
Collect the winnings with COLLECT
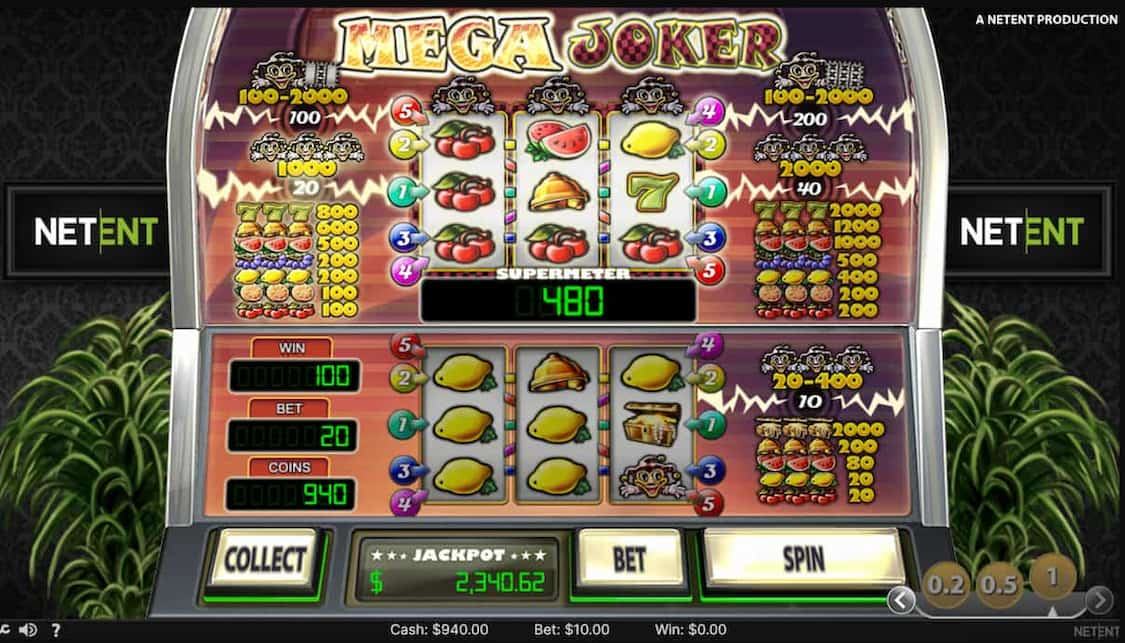pos(263,559)
